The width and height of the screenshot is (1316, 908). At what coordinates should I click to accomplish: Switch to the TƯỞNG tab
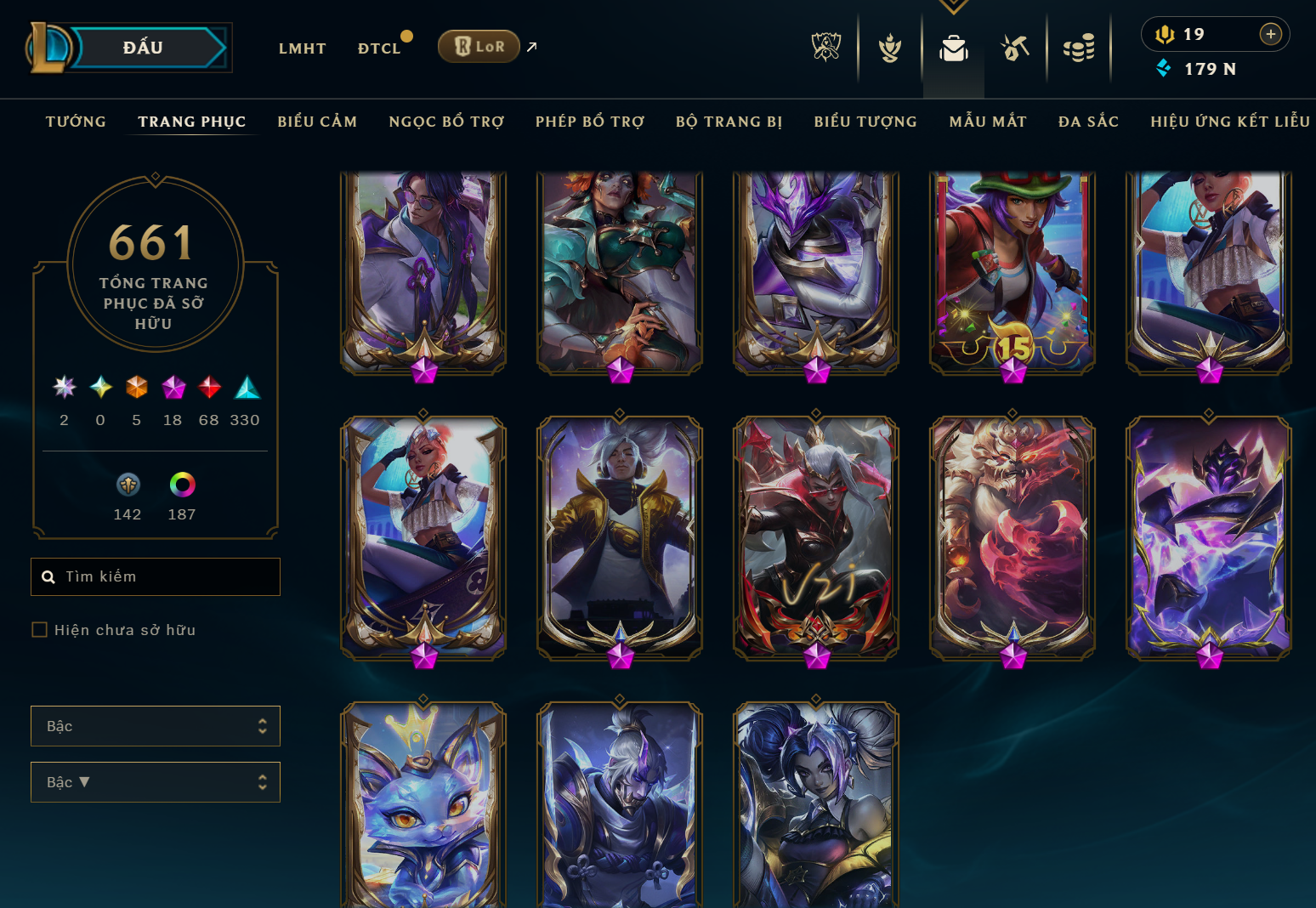click(76, 122)
